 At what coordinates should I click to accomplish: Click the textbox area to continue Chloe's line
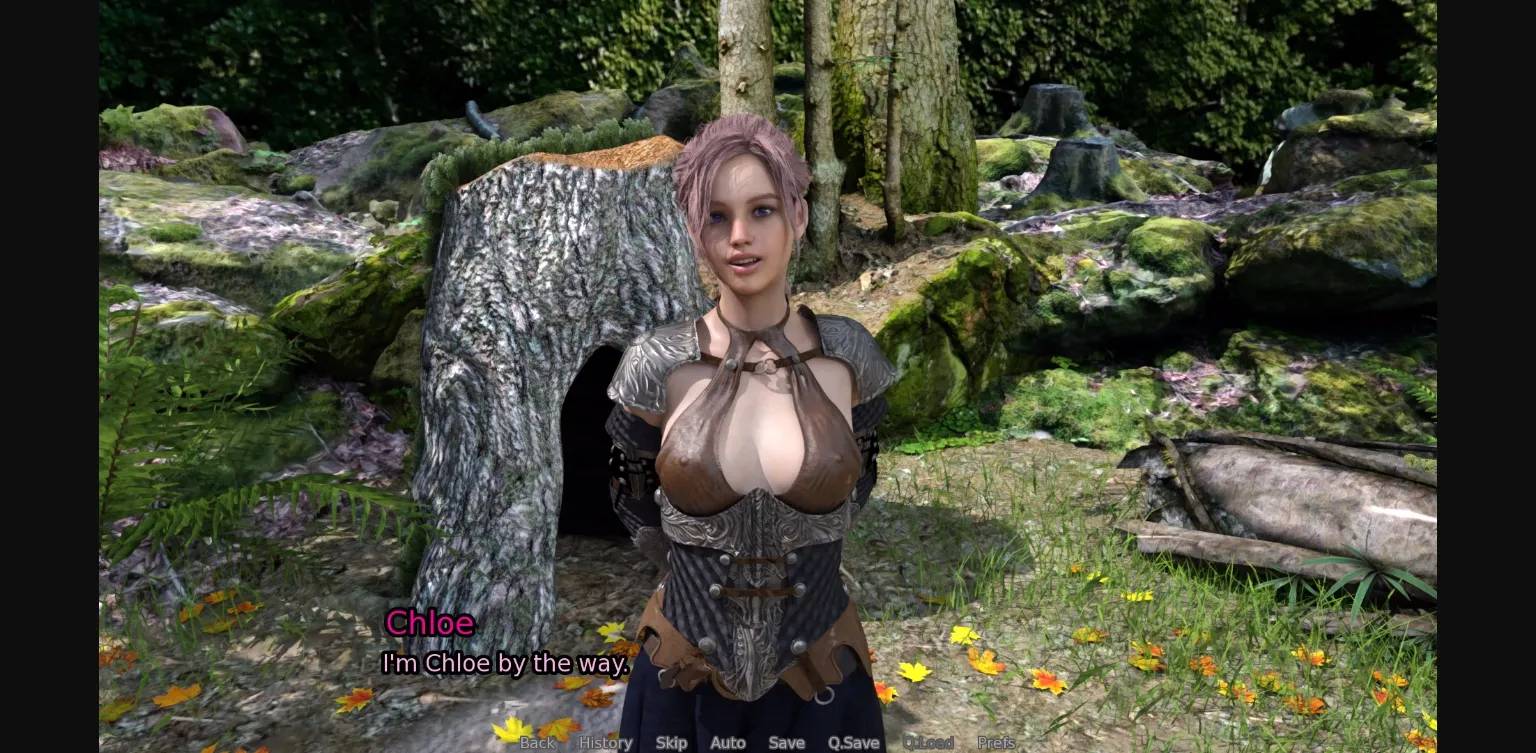coord(506,663)
